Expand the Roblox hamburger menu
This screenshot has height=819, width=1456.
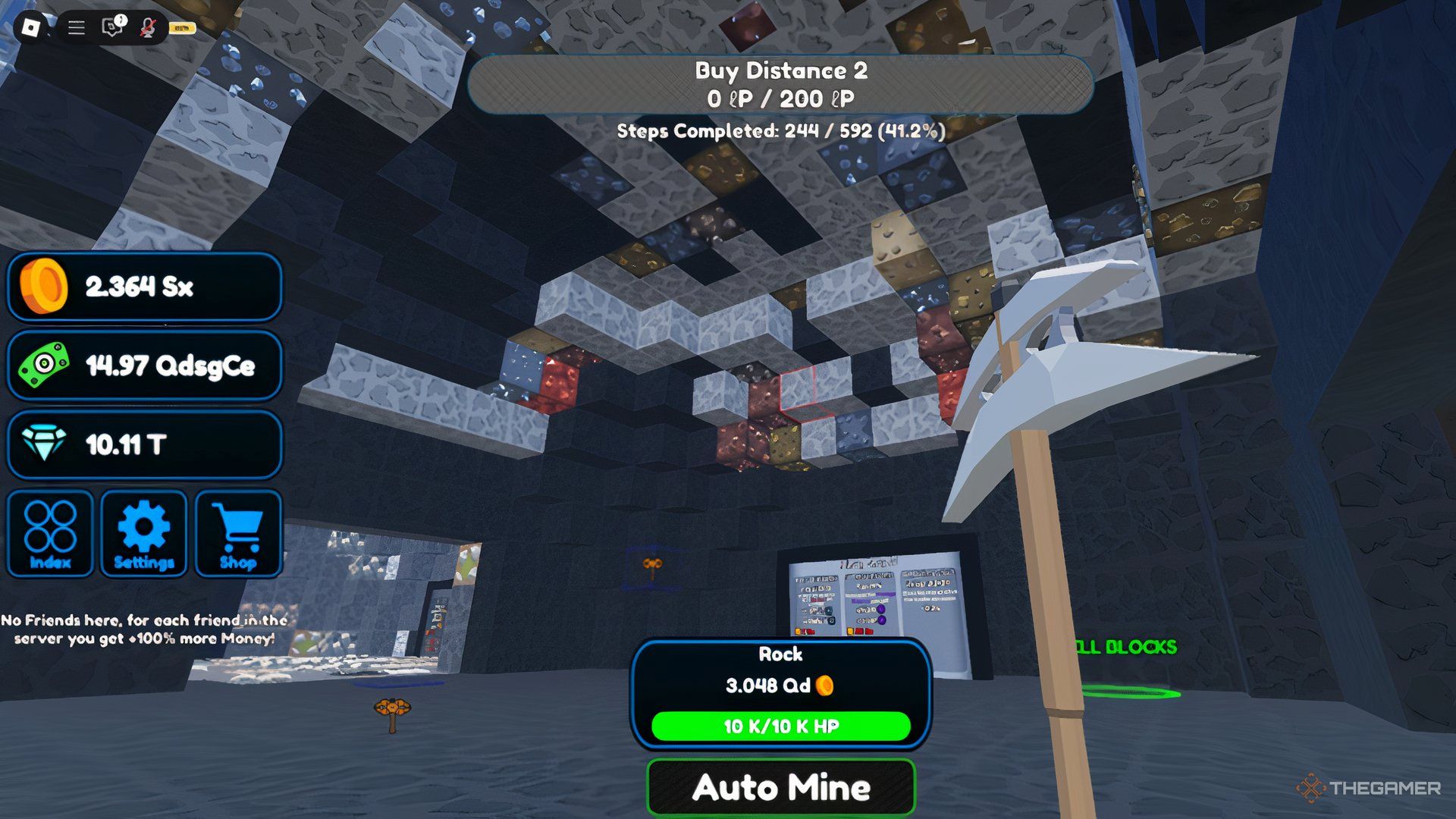[75, 29]
